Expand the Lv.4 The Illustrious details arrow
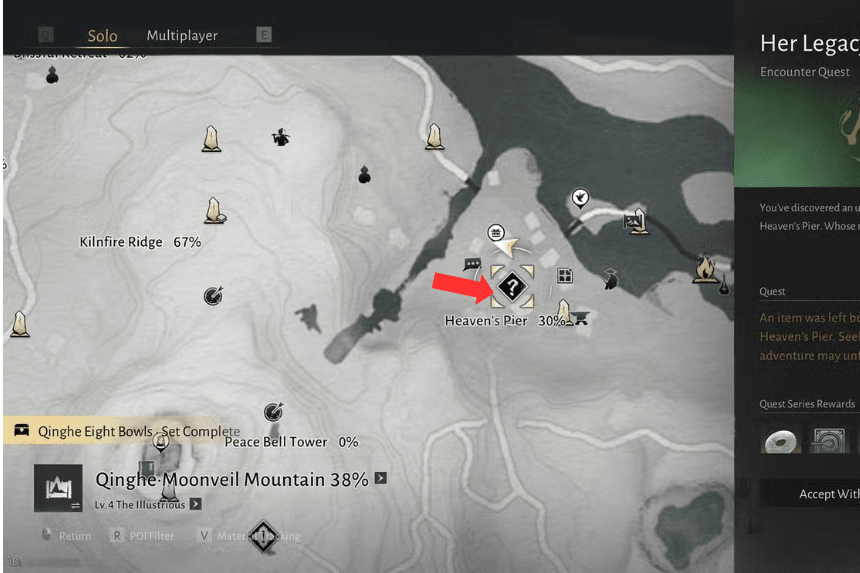 pyautogui.click(x=195, y=504)
